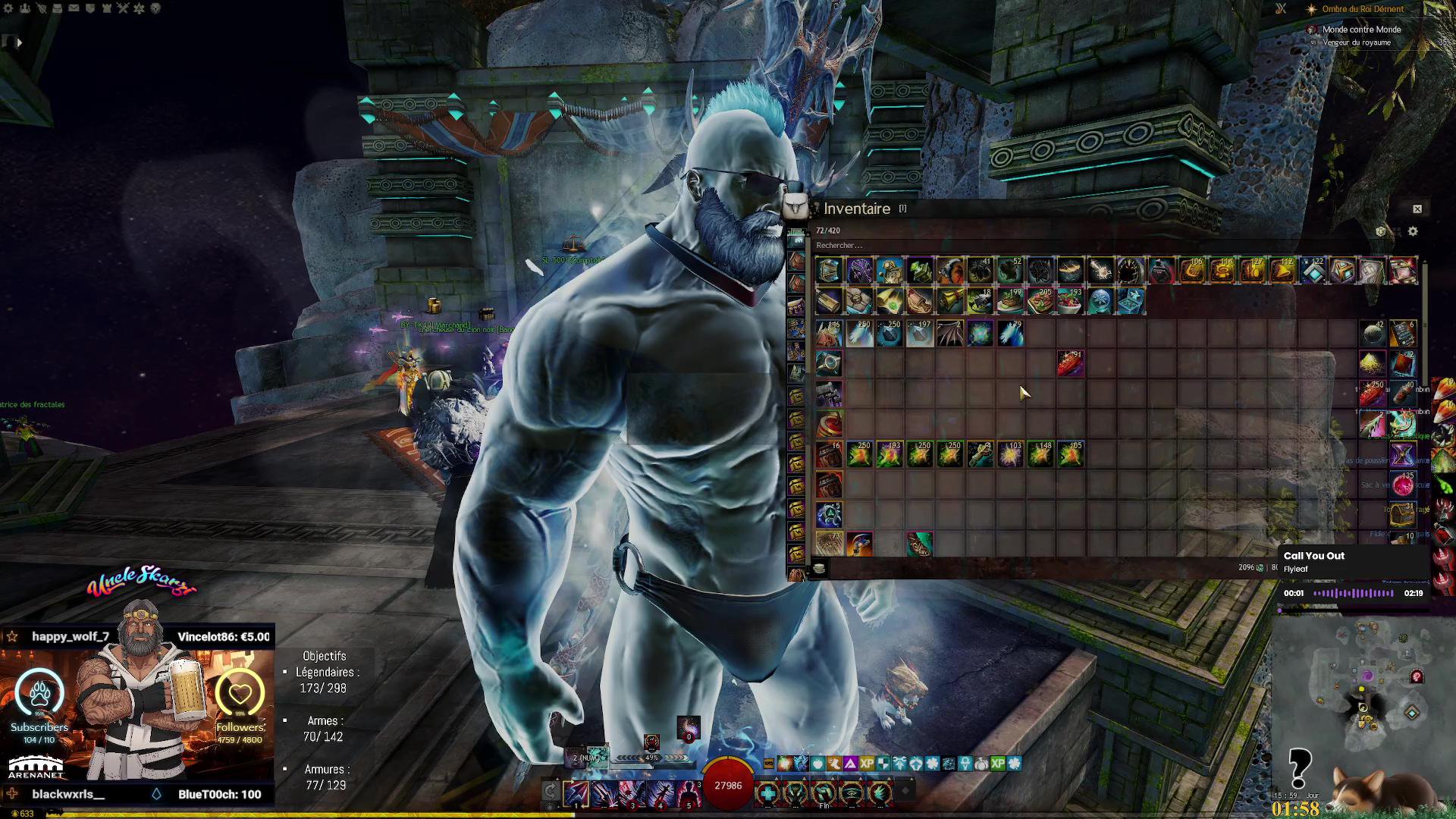Image resolution: width=1456 pixels, height=819 pixels.
Task: Activate the elite claw skill
Action: point(880,793)
